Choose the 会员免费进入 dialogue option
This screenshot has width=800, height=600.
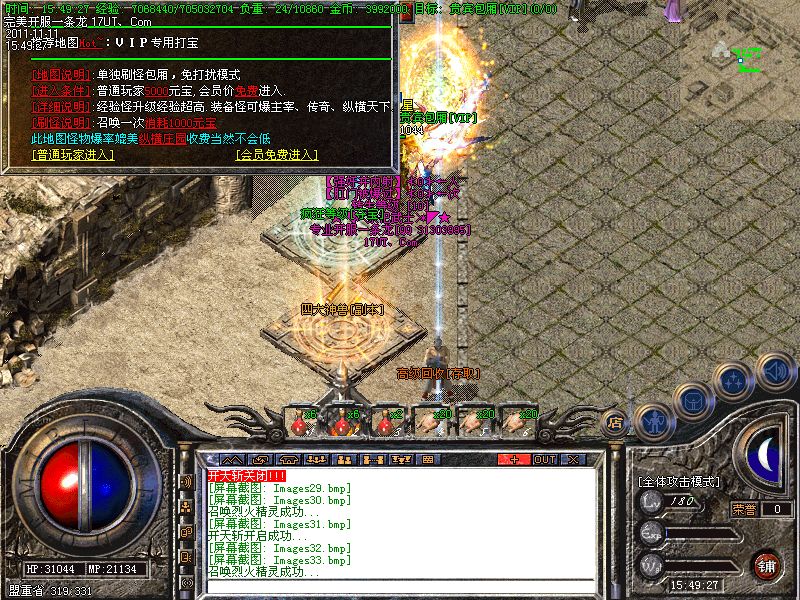(x=277, y=155)
